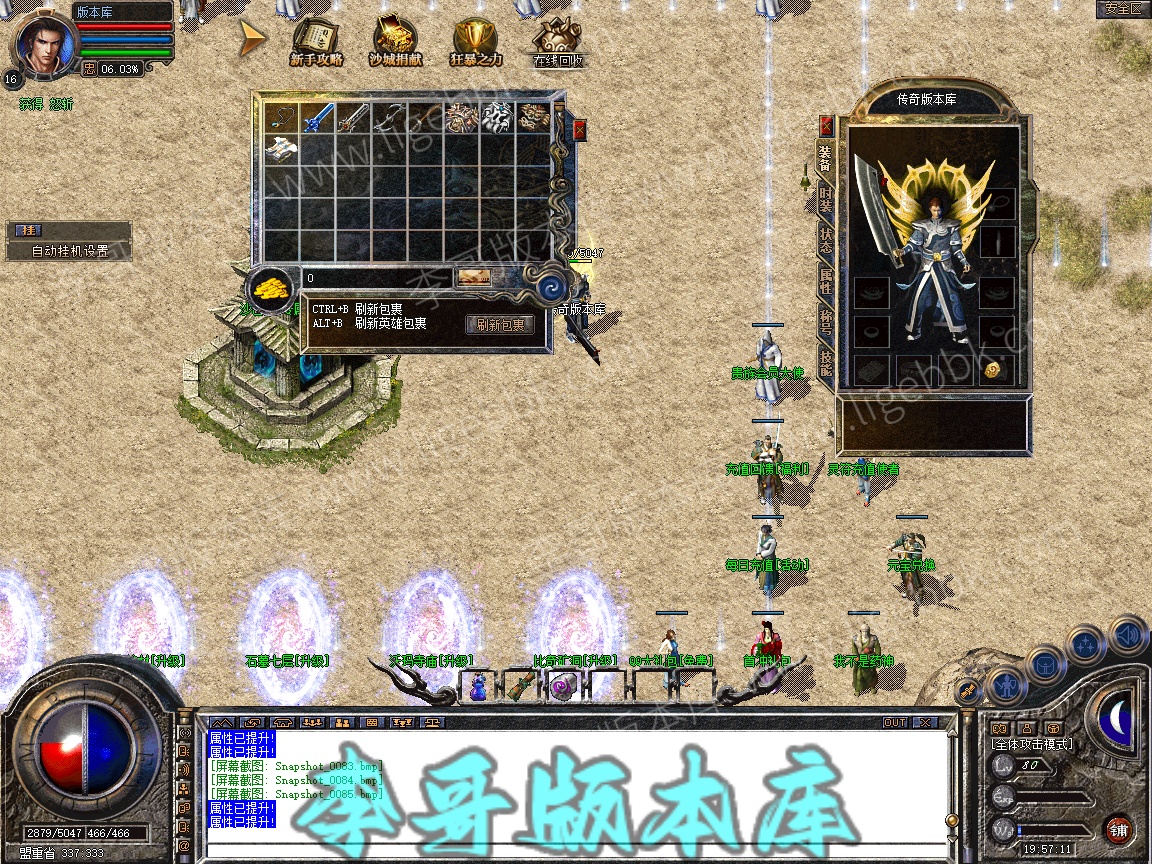This screenshot has width=1152, height=864.
Task: Close the inventory bag window
Action: (579, 130)
